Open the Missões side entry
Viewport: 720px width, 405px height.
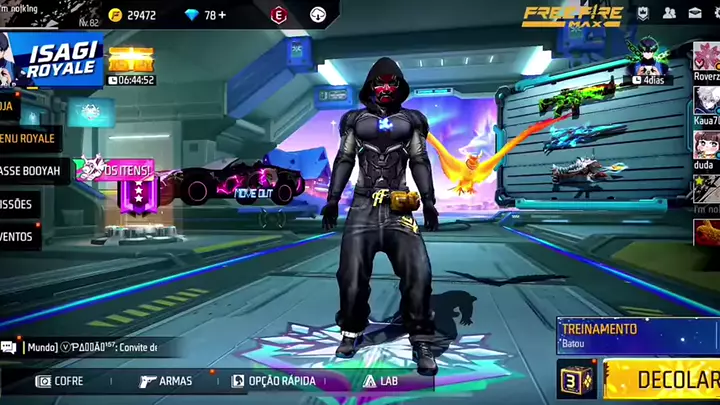(x=17, y=204)
